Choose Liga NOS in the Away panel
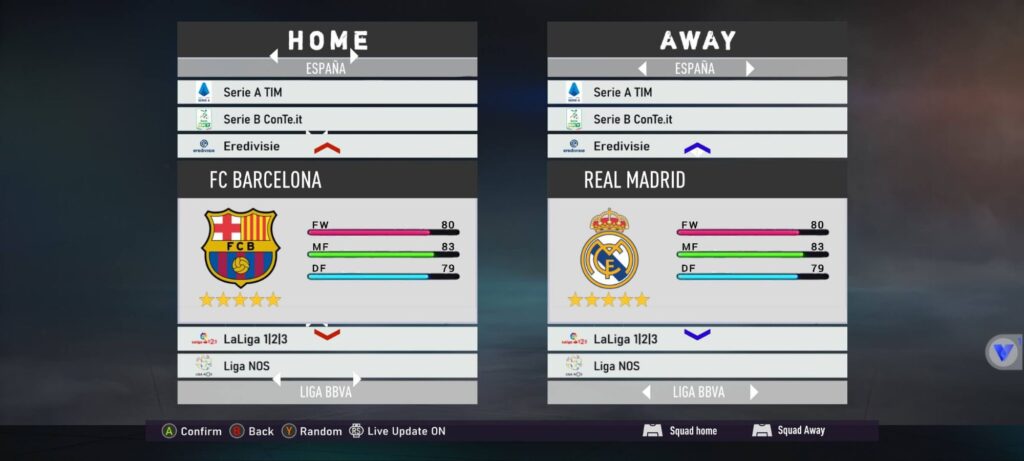Viewport: 1024px width, 461px height. point(697,366)
